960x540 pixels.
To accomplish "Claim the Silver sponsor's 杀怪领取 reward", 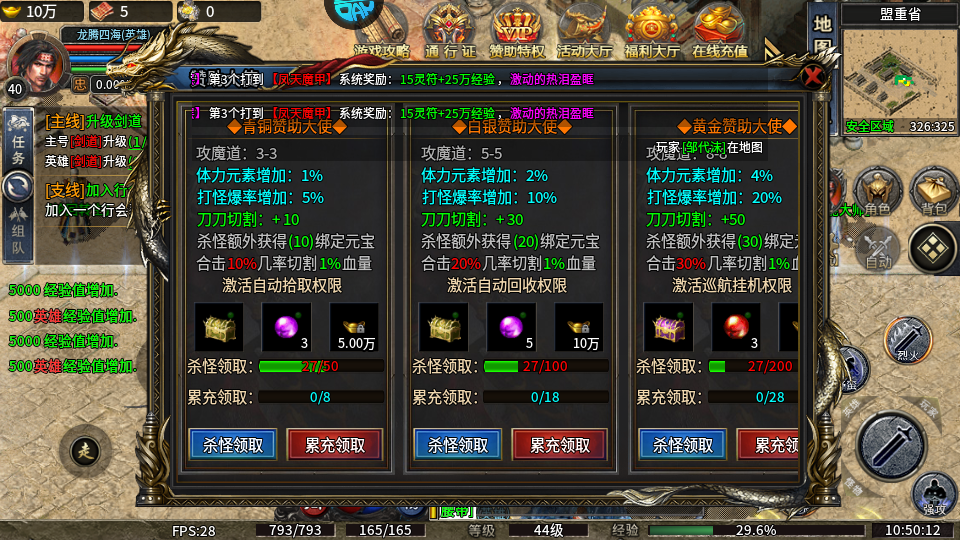I will click(458, 445).
